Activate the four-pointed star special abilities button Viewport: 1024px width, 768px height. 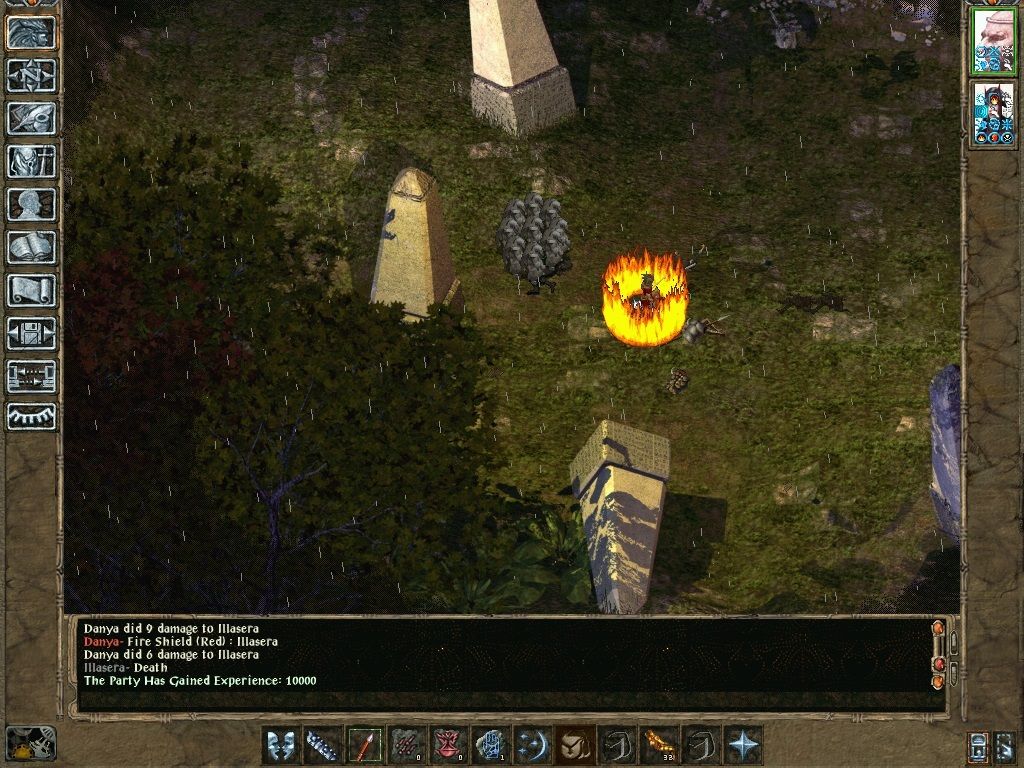coord(744,745)
